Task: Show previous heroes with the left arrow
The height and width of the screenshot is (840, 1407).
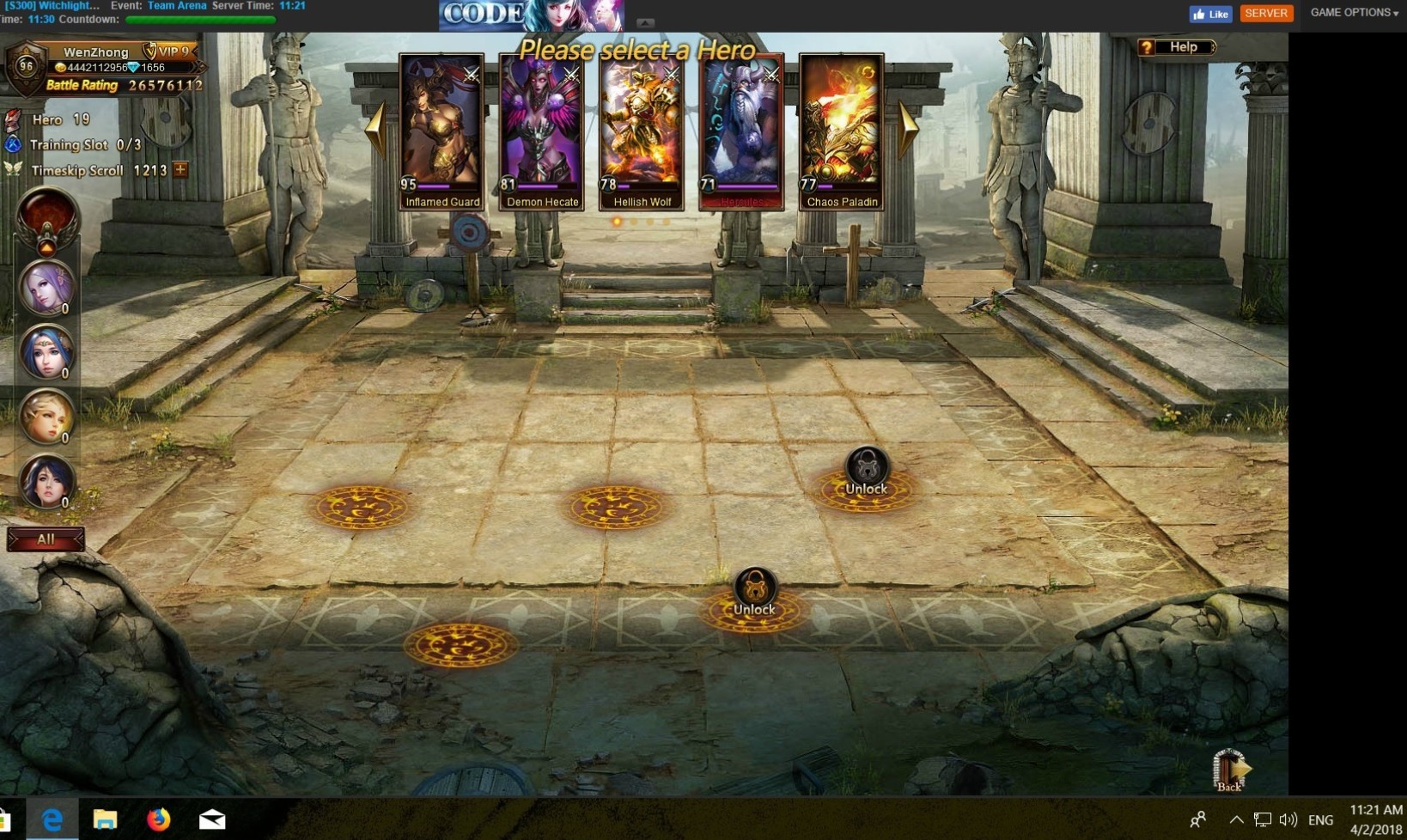Action: (375, 129)
